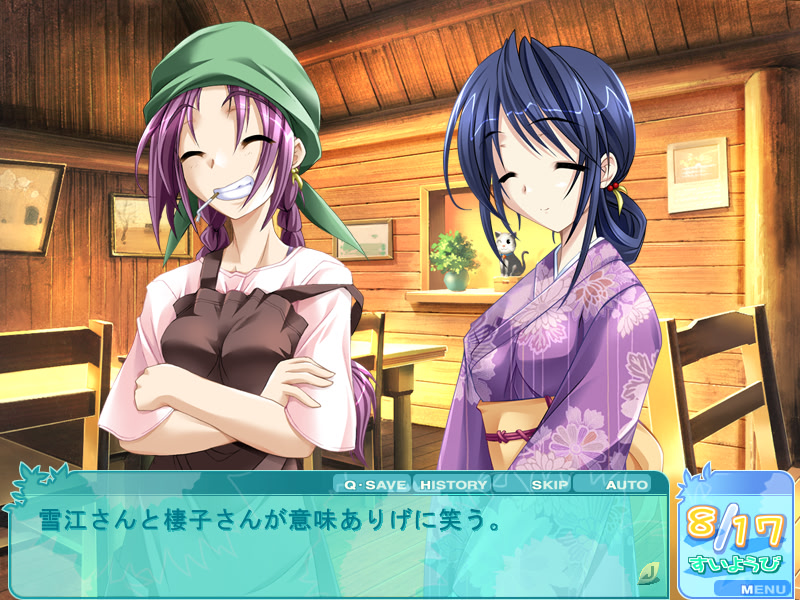The width and height of the screenshot is (800, 600).
Task: Click the Q-SAVE button
Action: pos(374,485)
